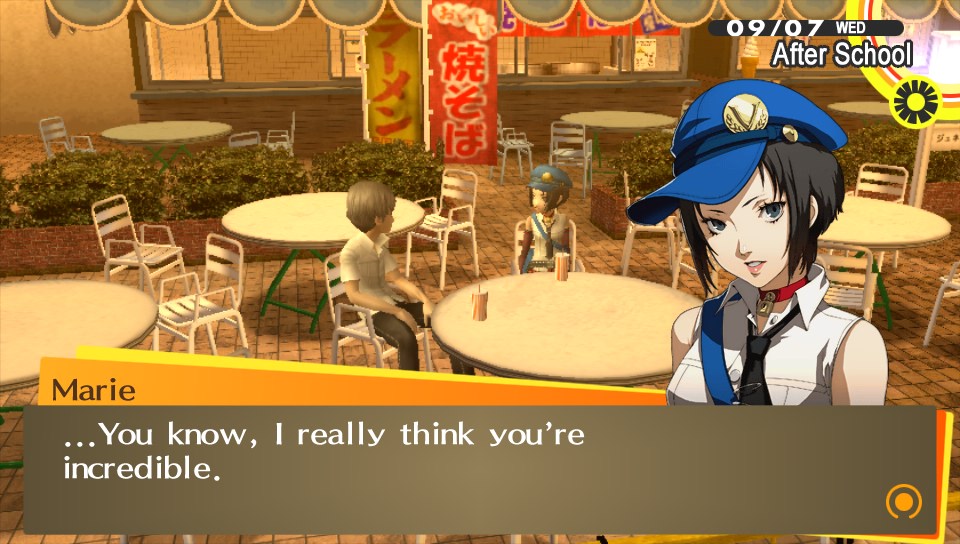This screenshot has height=544, width=960.
Task: Click the orange dialogue advance indicator
Action: pyautogui.click(x=903, y=500)
